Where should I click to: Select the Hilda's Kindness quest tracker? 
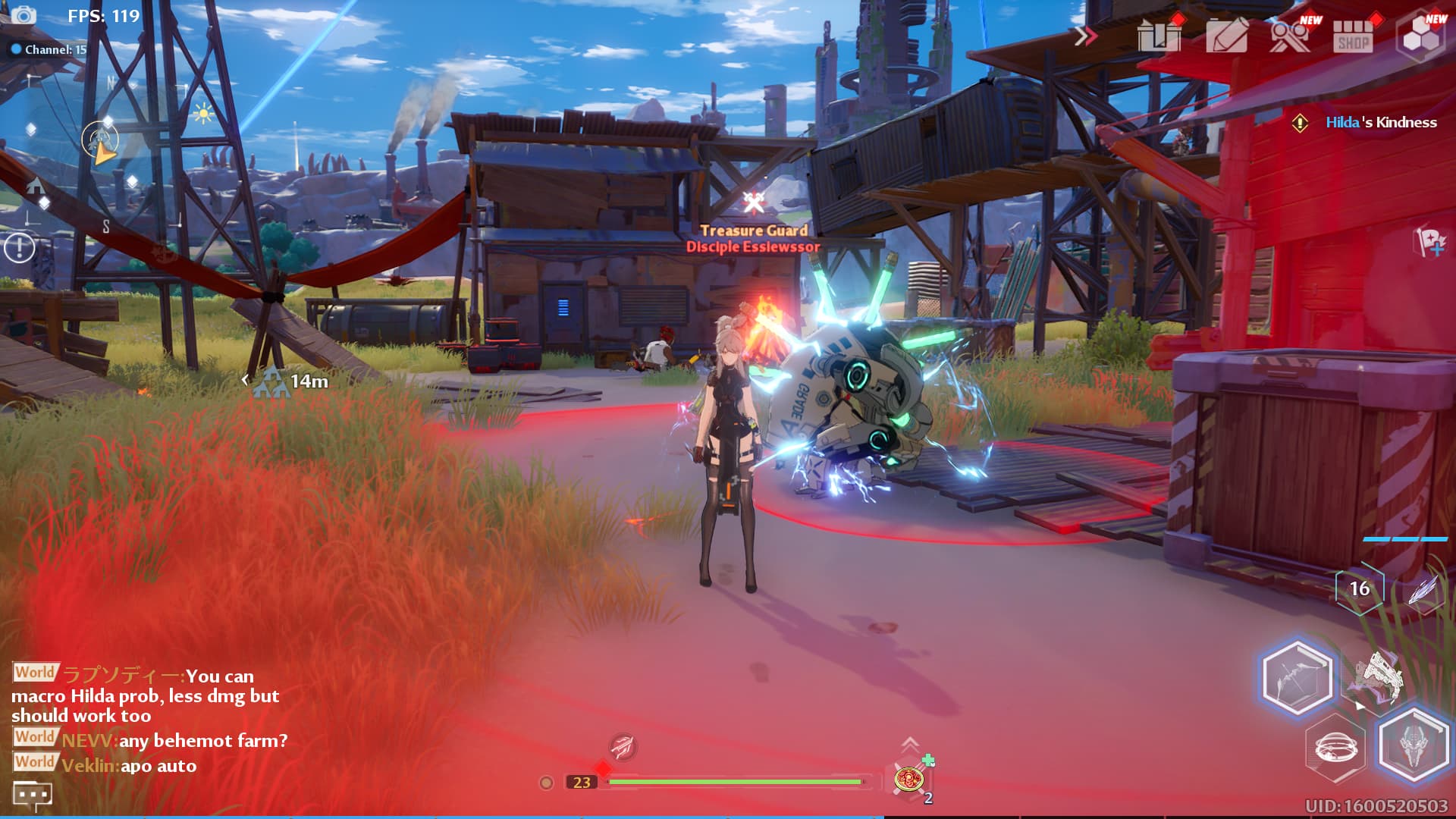pos(1380,123)
